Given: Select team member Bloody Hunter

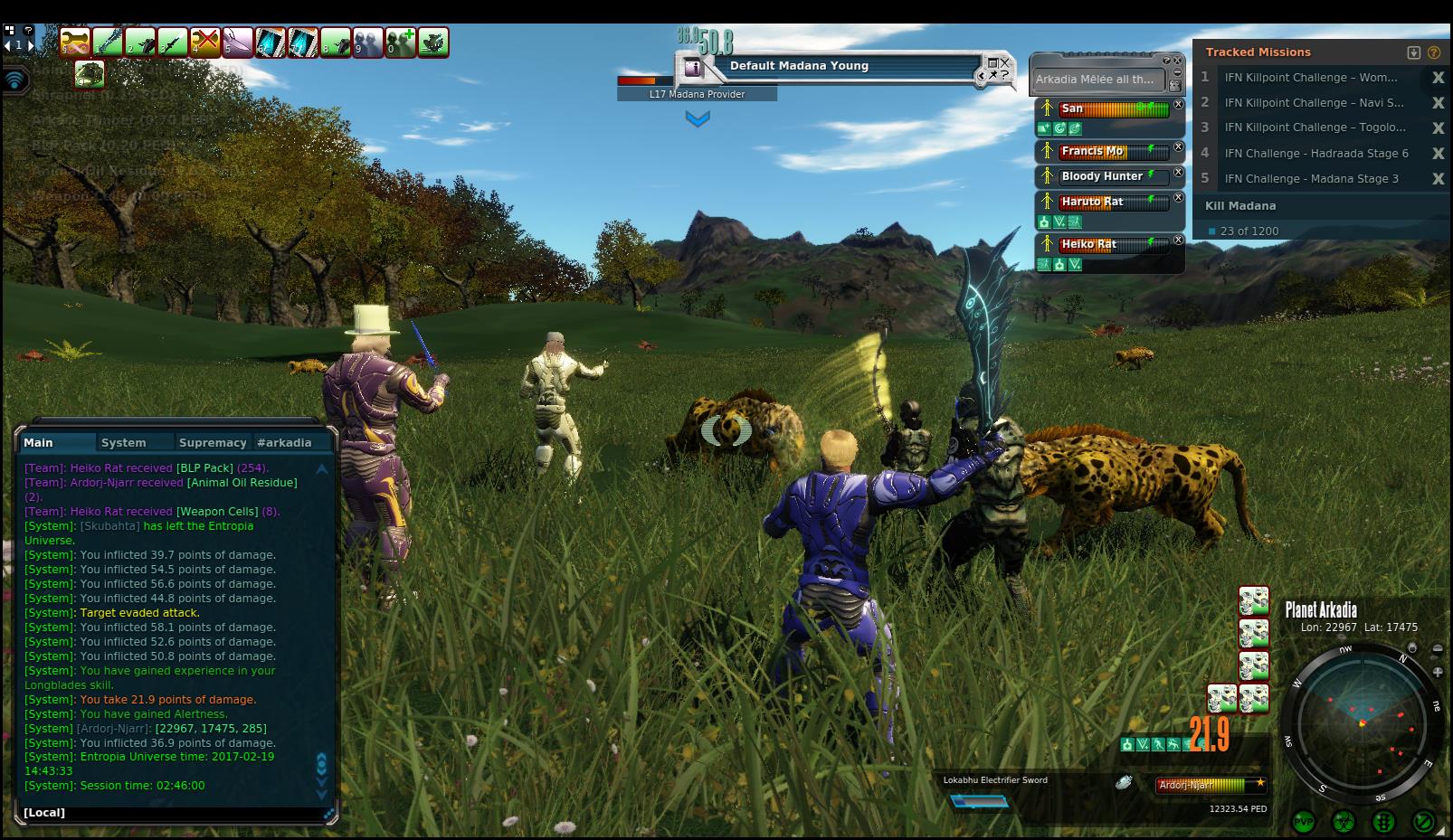Looking at the screenshot, I should point(1101,176).
